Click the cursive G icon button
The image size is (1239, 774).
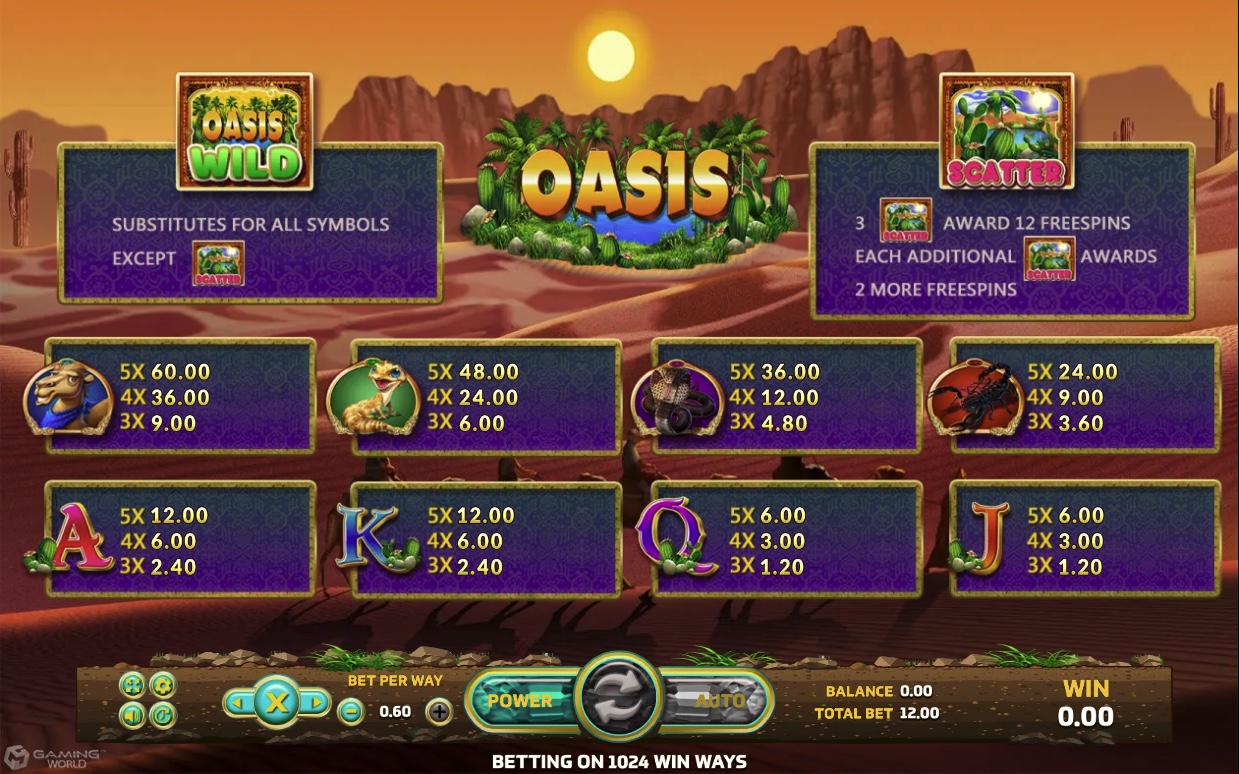click(x=162, y=715)
